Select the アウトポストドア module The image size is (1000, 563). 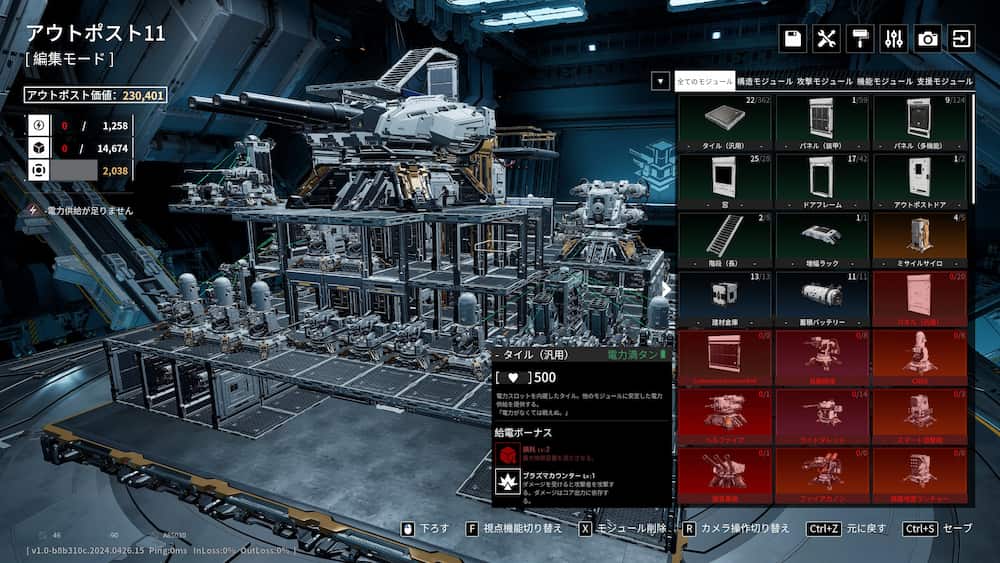[x=920, y=181]
